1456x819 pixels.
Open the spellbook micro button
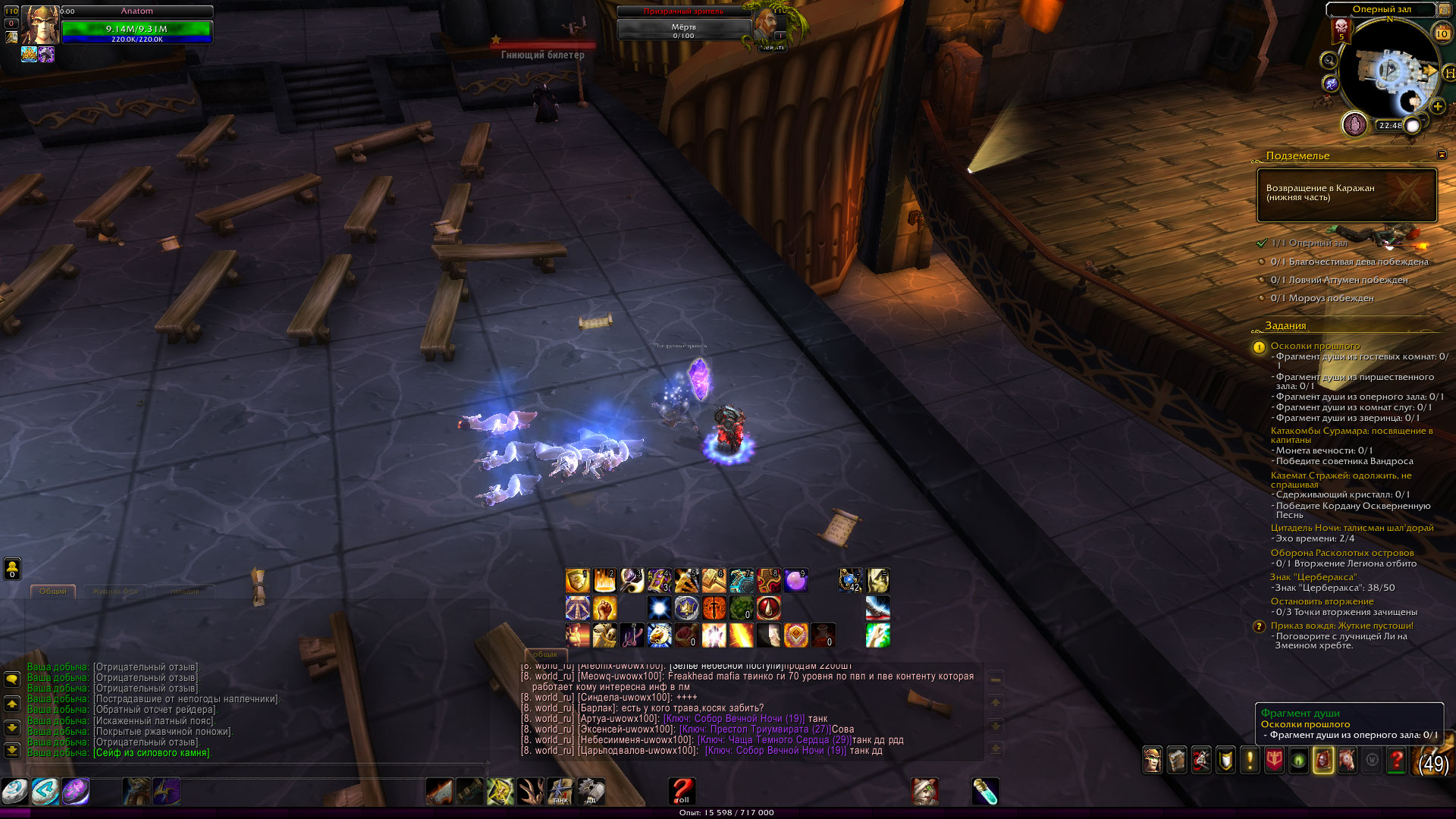click(1176, 760)
